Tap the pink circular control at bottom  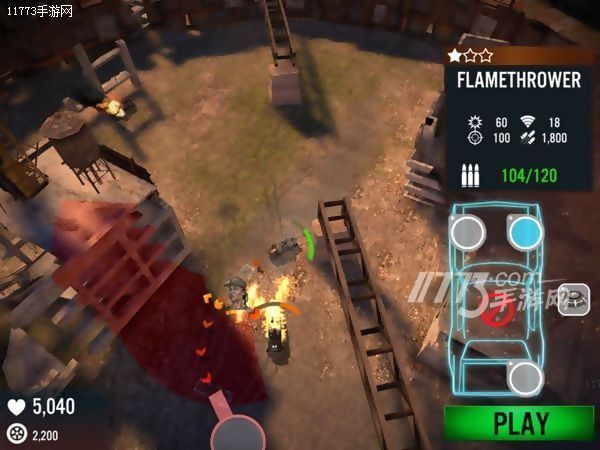point(239,433)
